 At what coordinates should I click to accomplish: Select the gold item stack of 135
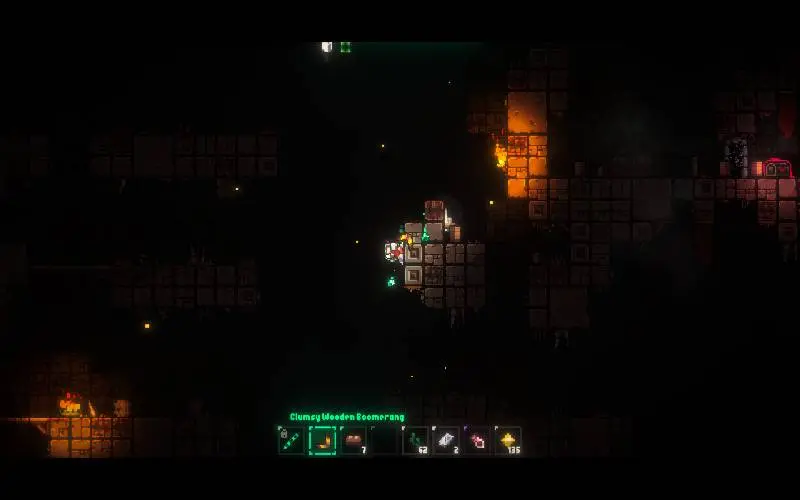pos(508,440)
